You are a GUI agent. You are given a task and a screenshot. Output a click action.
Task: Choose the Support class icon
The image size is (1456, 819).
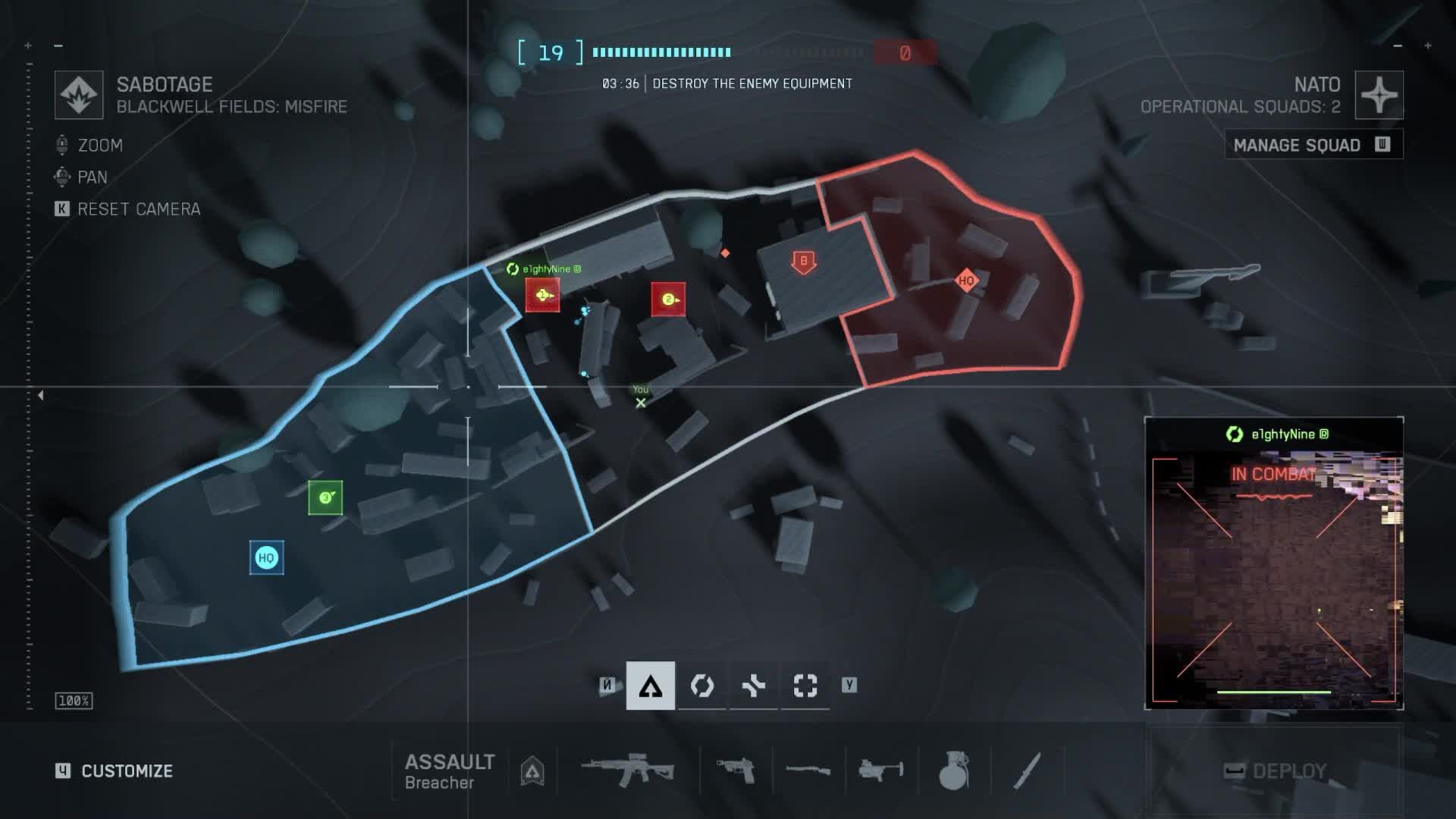754,686
